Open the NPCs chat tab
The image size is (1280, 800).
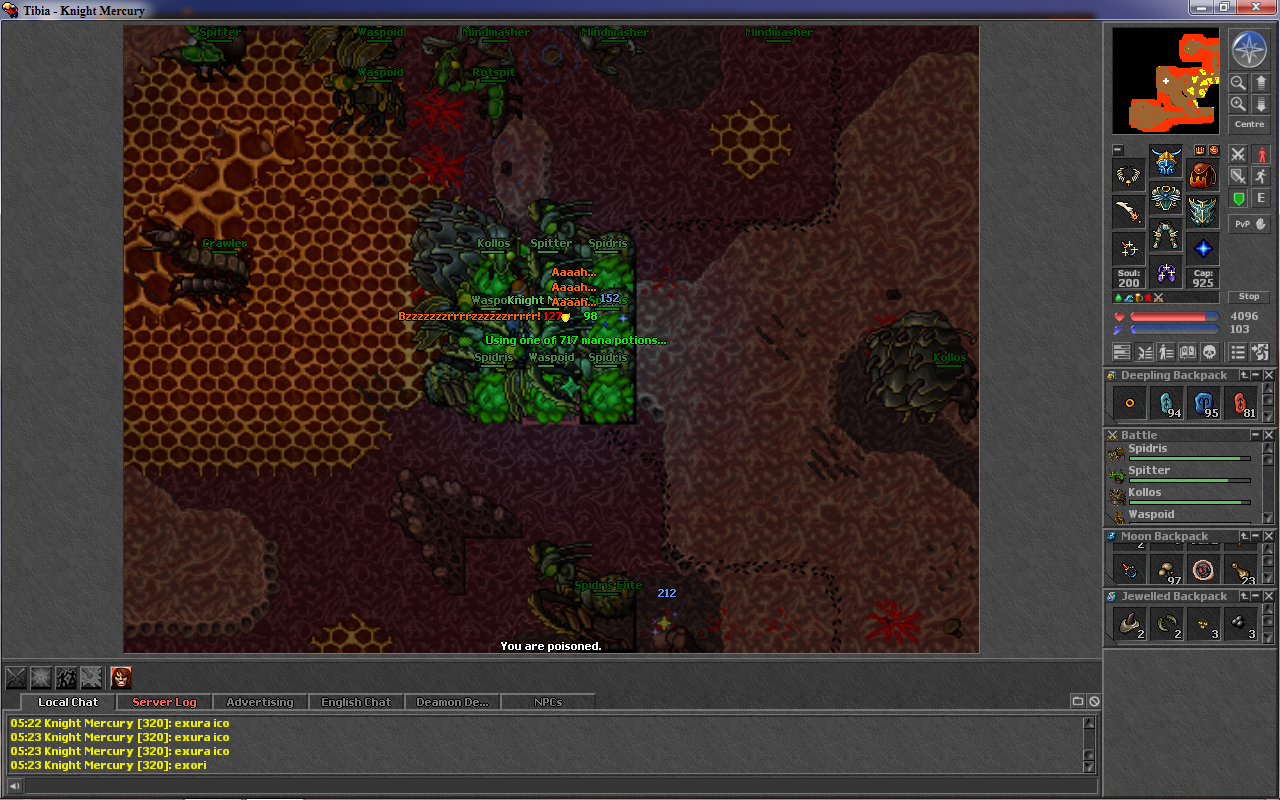coord(548,702)
